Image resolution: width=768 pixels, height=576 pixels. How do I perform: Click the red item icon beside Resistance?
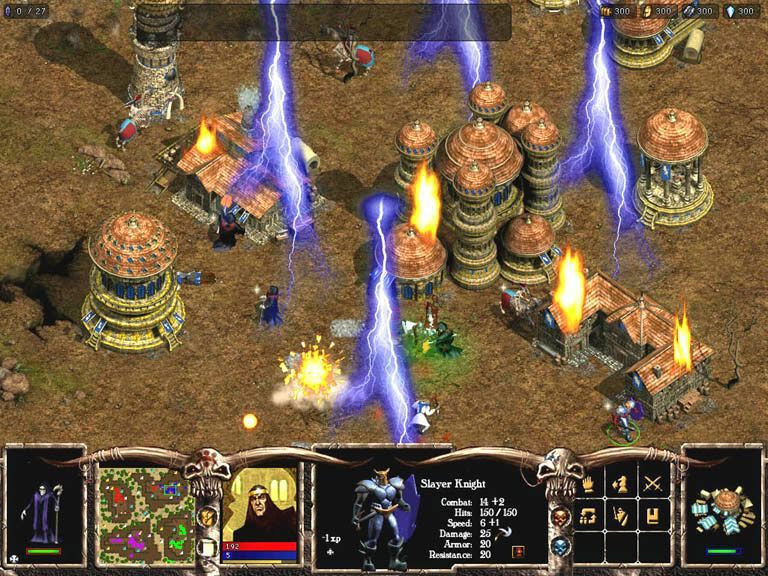point(517,551)
